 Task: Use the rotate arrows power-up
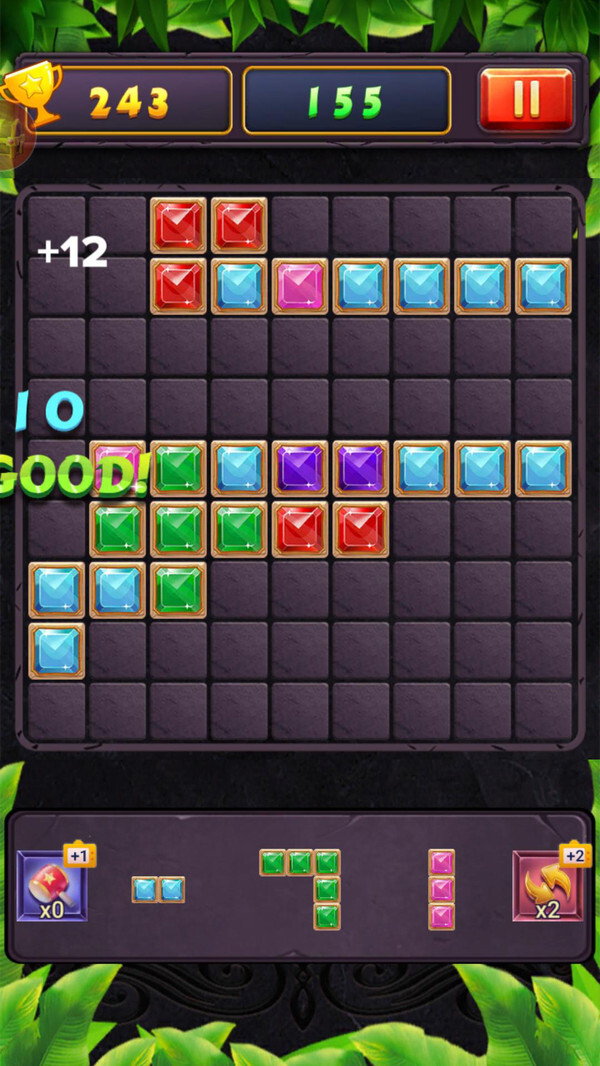(x=547, y=885)
